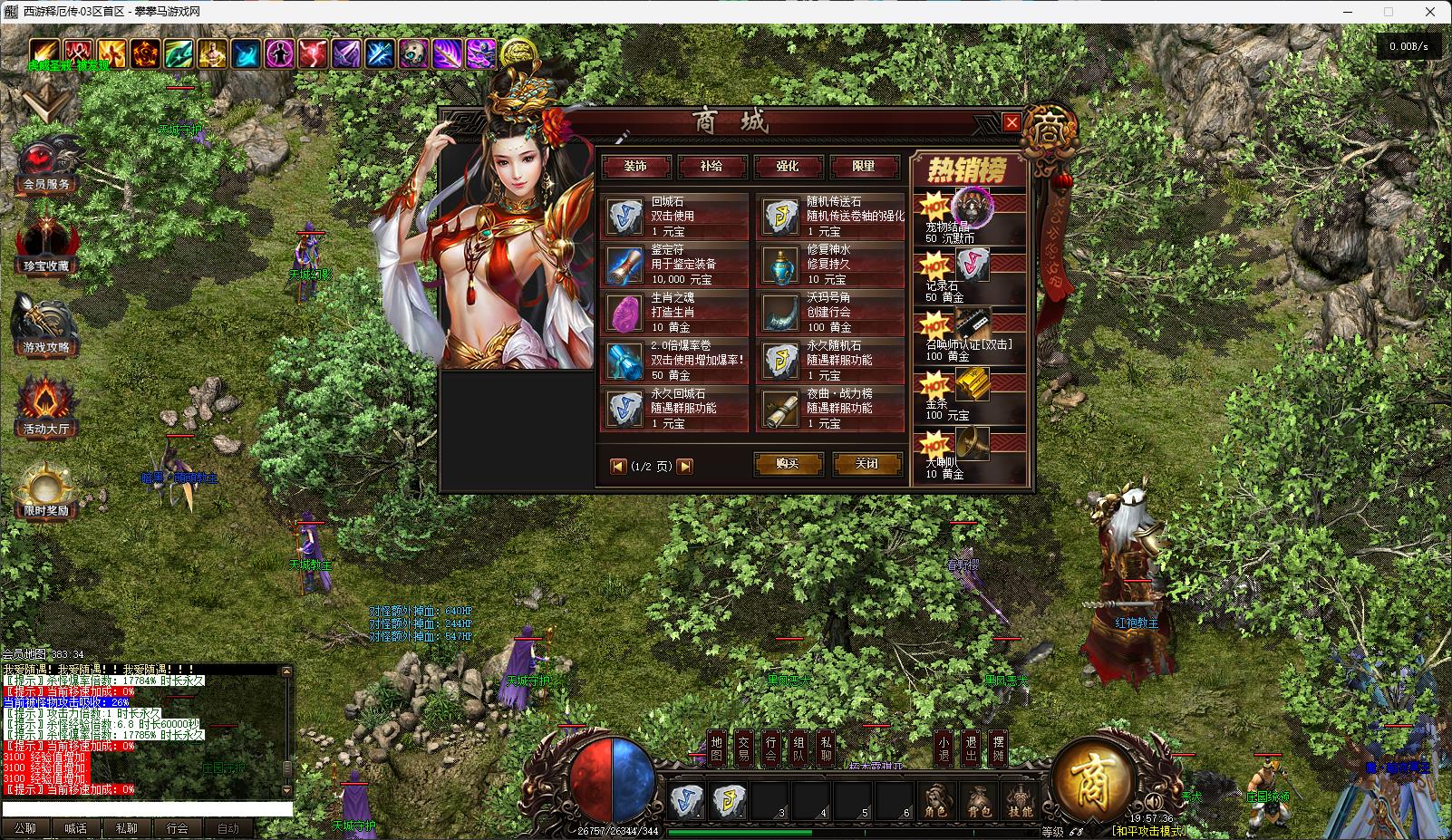Image resolution: width=1452 pixels, height=840 pixels.
Task: Open the 会员服务 menu
Action: pos(46,167)
